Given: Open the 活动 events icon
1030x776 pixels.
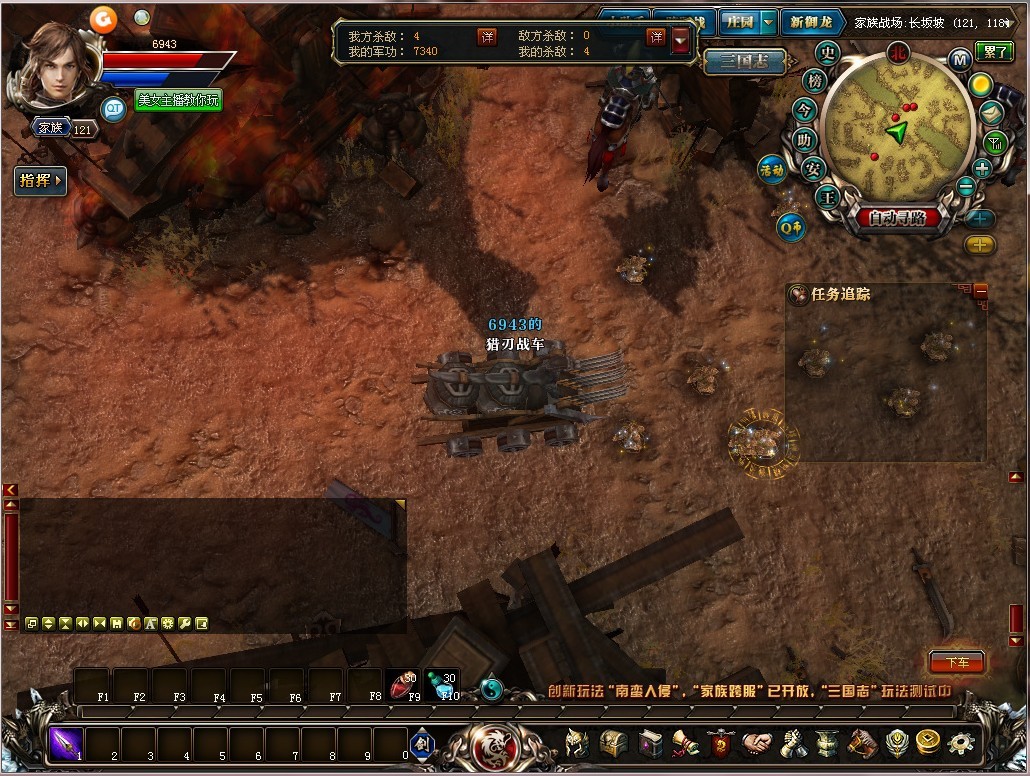Looking at the screenshot, I should (x=771, y=169).
